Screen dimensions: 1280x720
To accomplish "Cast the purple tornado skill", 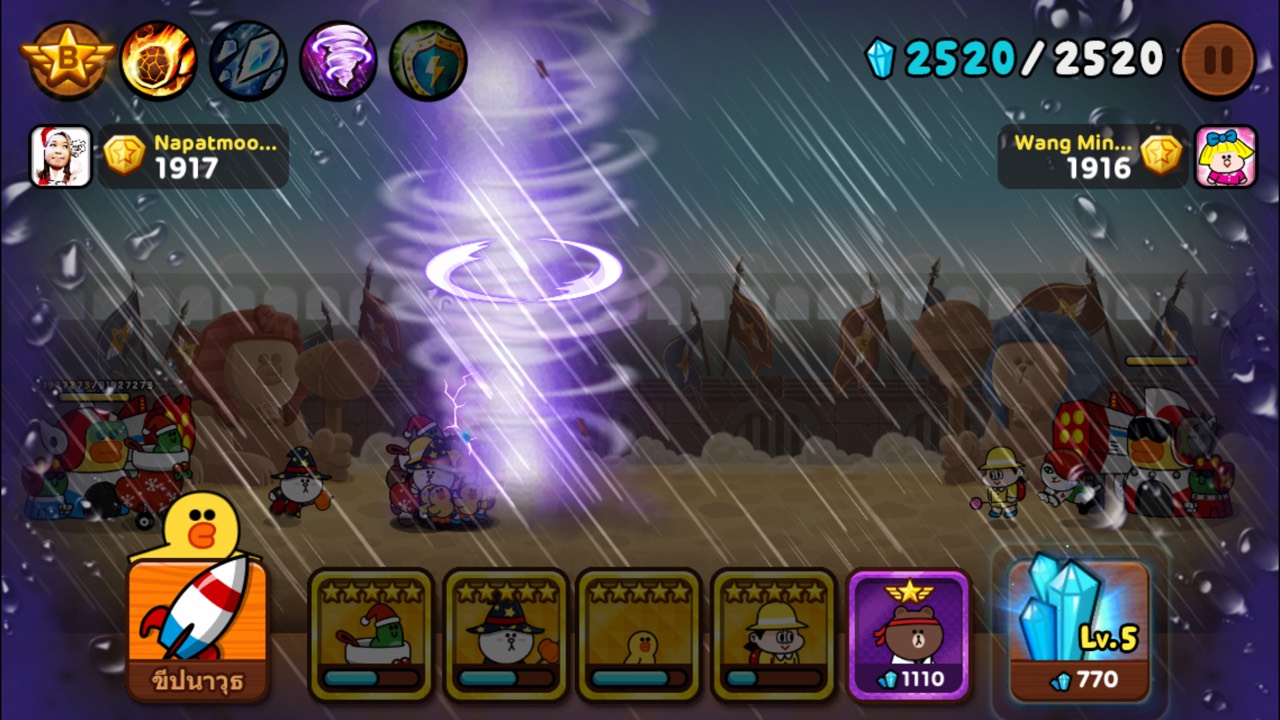I will click(338, 59).
